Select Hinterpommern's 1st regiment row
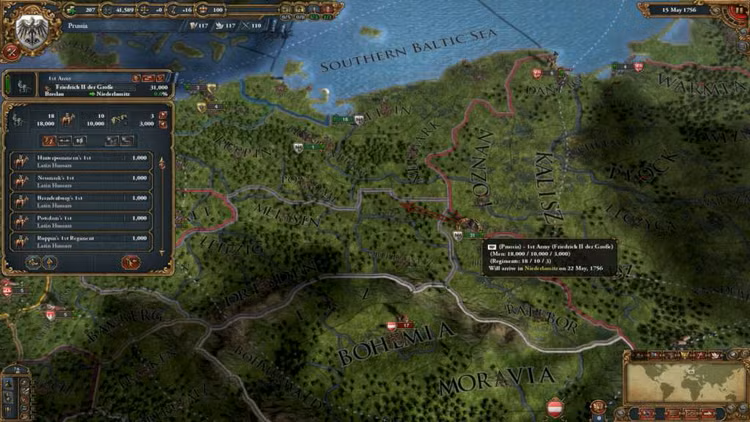The width and height of the screenshot is (750, 422). click(x=81, y=160)
